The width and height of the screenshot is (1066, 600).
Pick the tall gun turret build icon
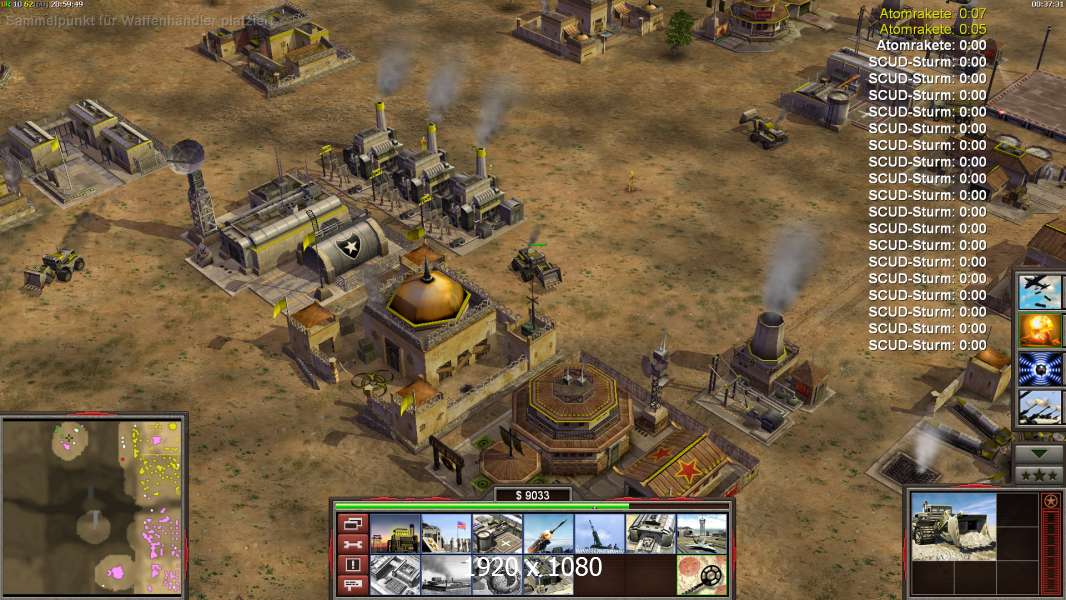coord(599,534)
